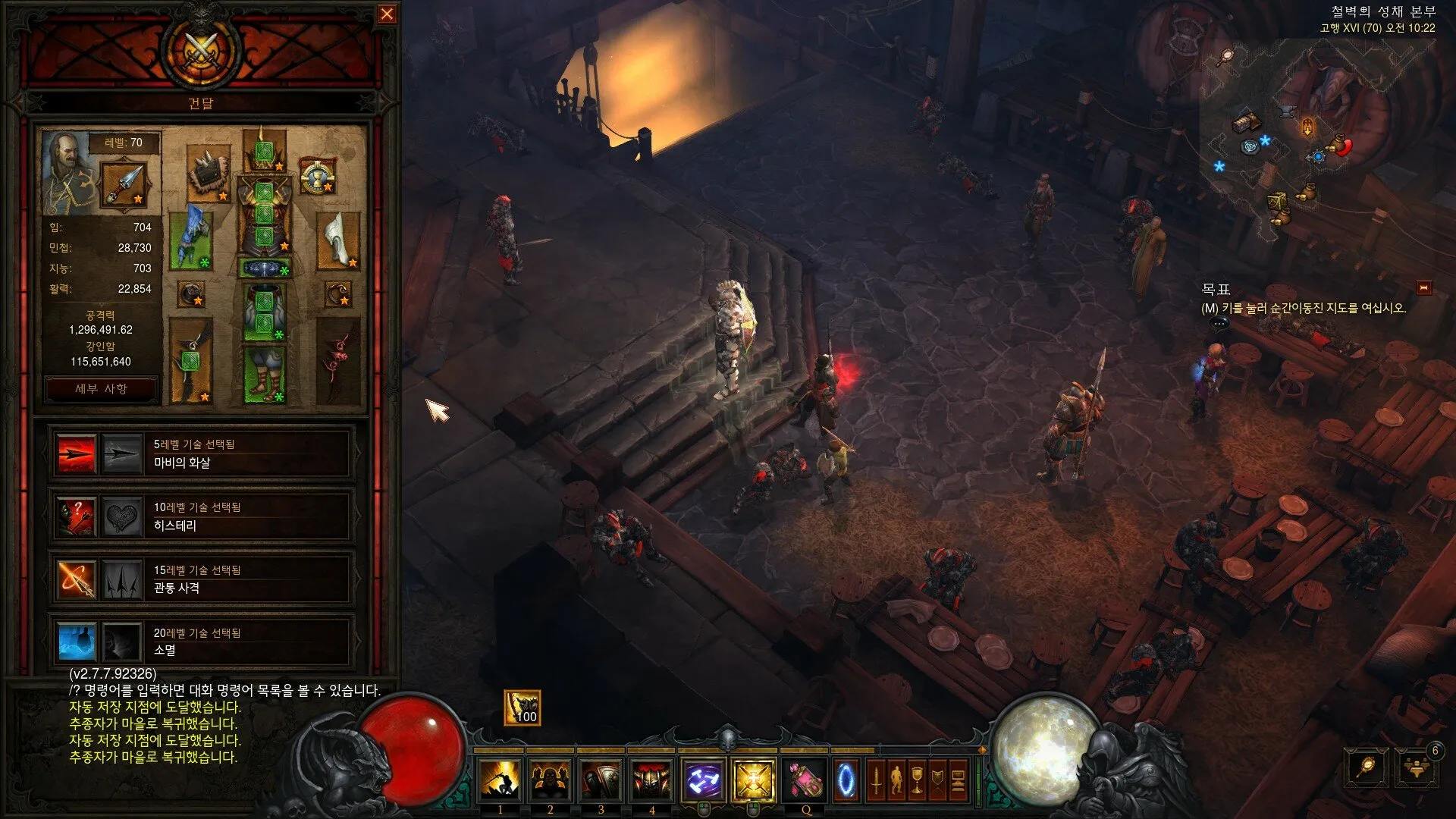Open the blue town portal
The height and width of the screenshot is (819, 1456).
[846, 780]
